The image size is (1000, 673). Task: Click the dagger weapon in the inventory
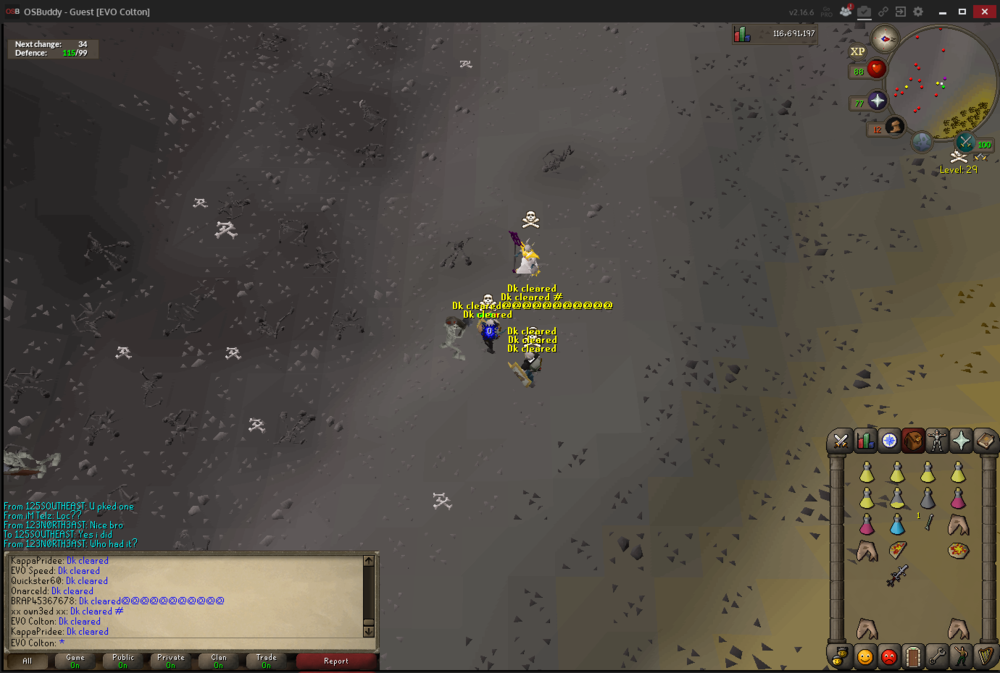897,575
